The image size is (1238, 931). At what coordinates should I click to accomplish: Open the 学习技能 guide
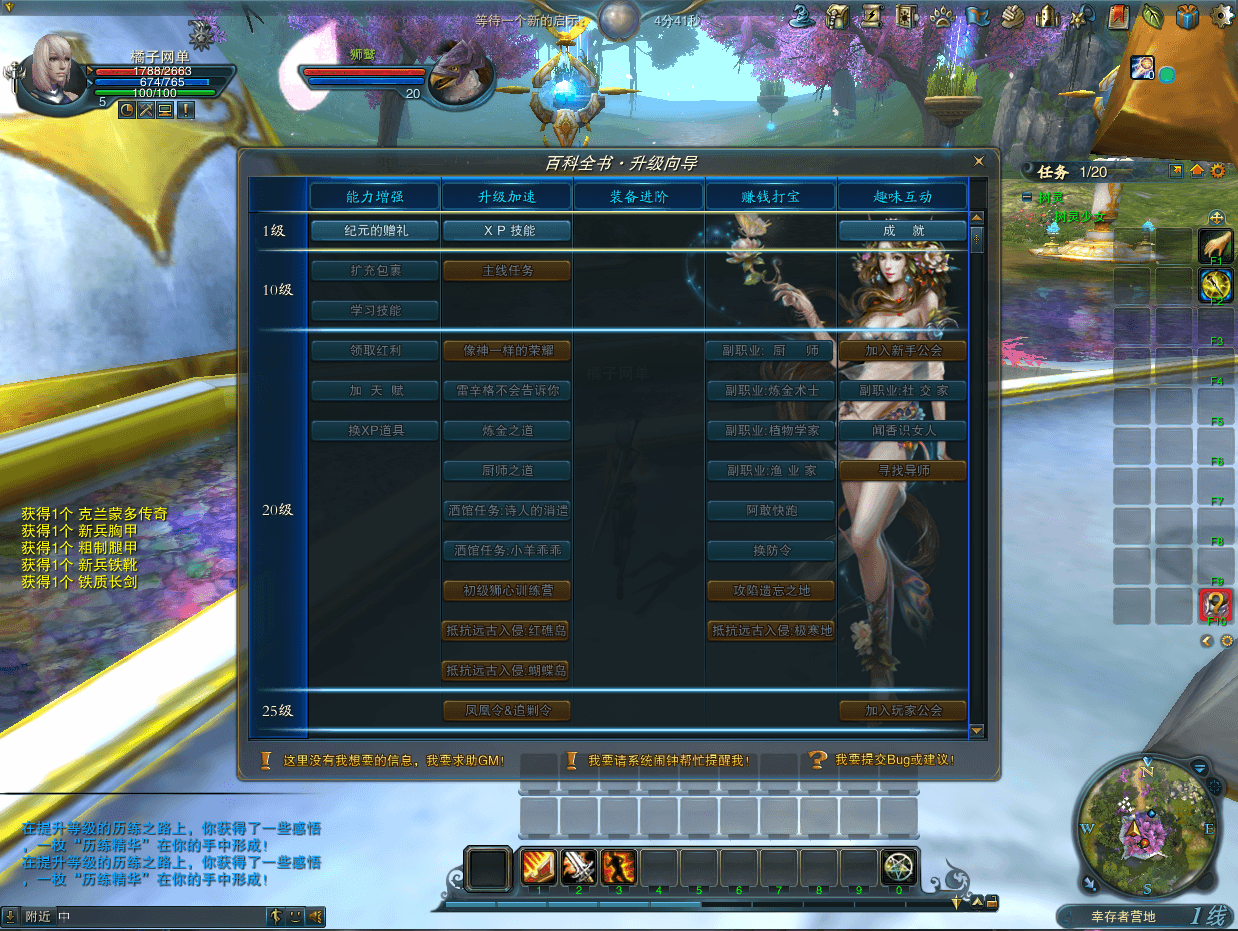pos(376,311)
